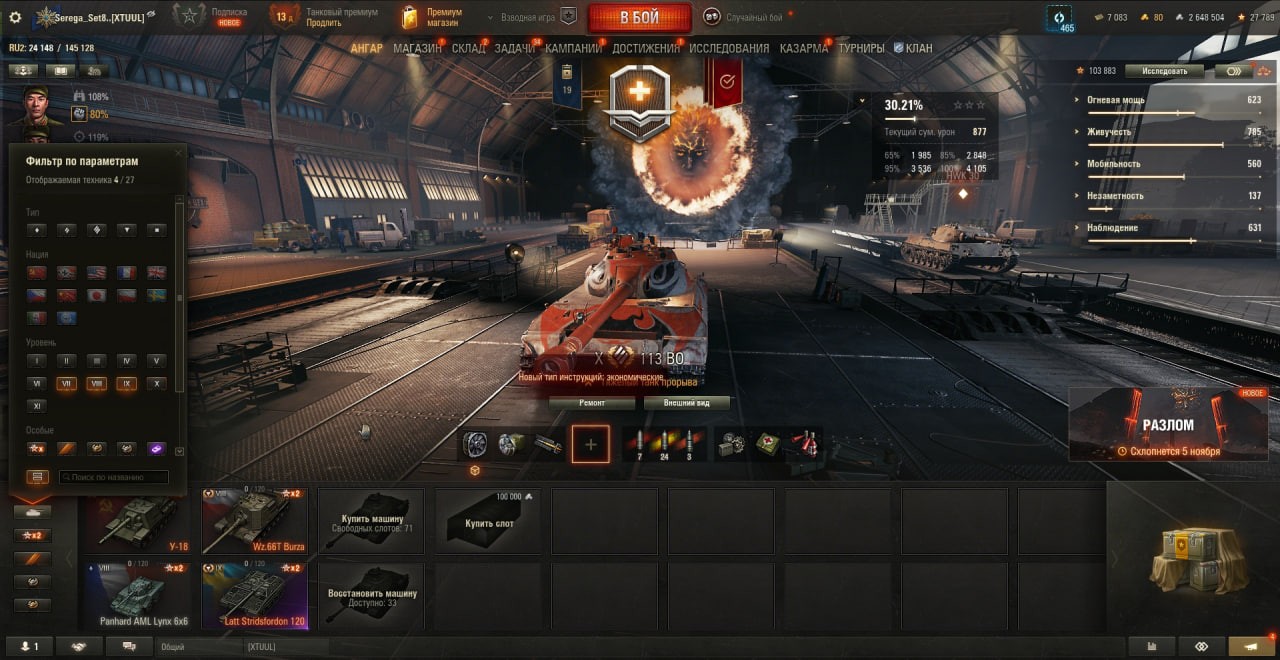Open the Премиум магазин
1280x660 pixels.
pos(431,17)
